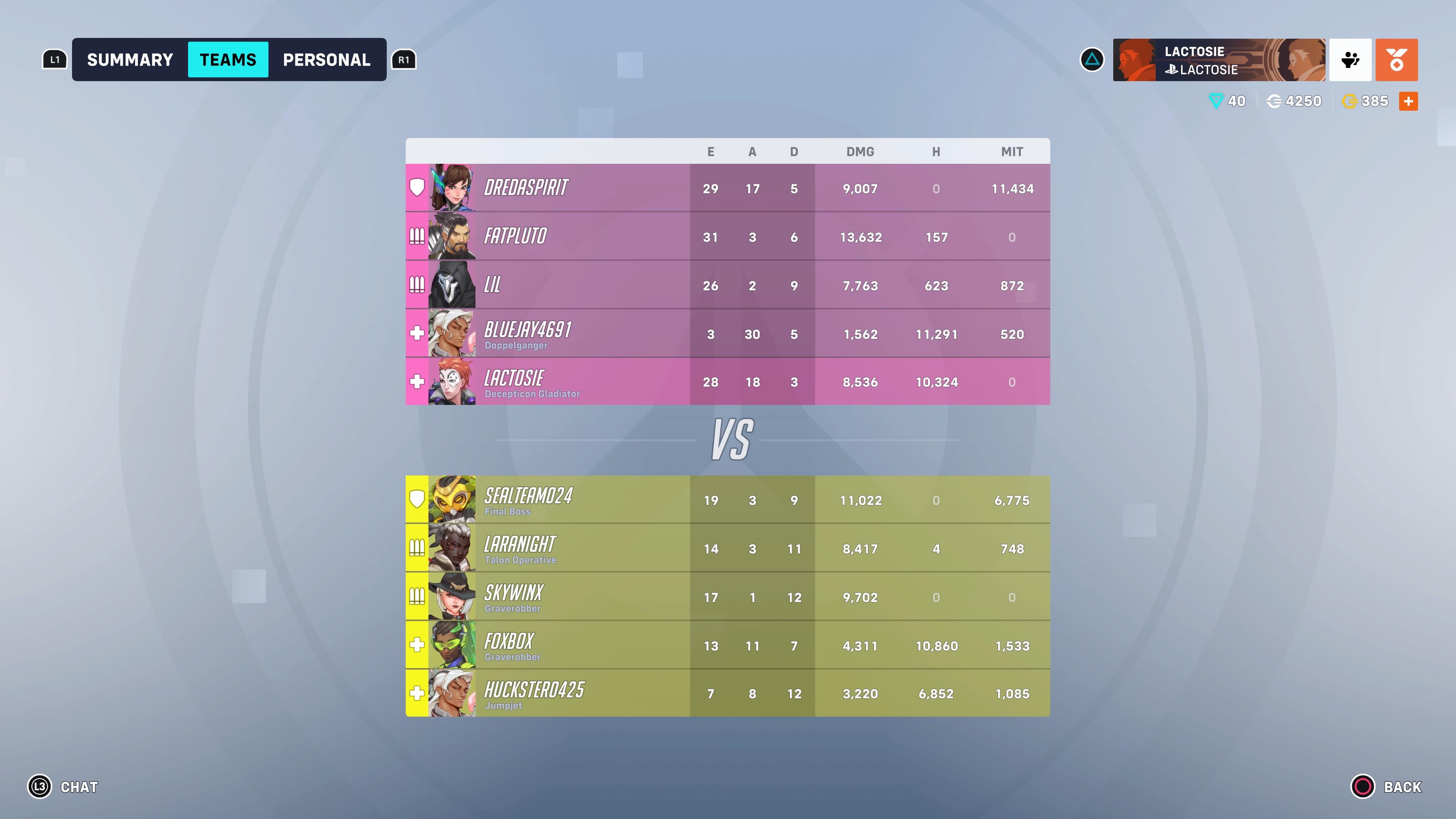Screen dimensions: 1456x819
Task: Switch to the SUMMARY tab
Action: pos(130,60)
